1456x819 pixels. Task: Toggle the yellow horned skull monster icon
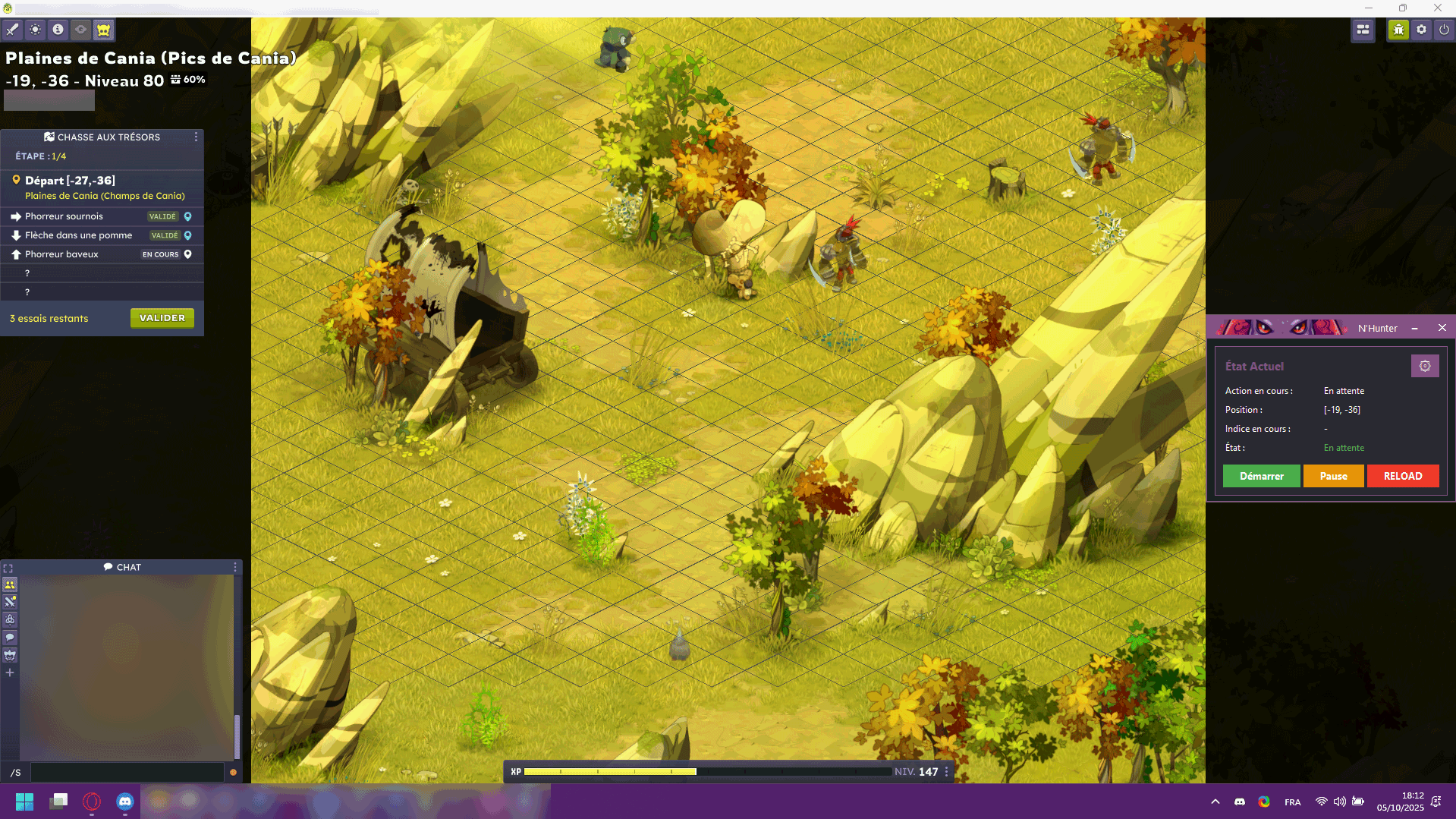[103, 30]
